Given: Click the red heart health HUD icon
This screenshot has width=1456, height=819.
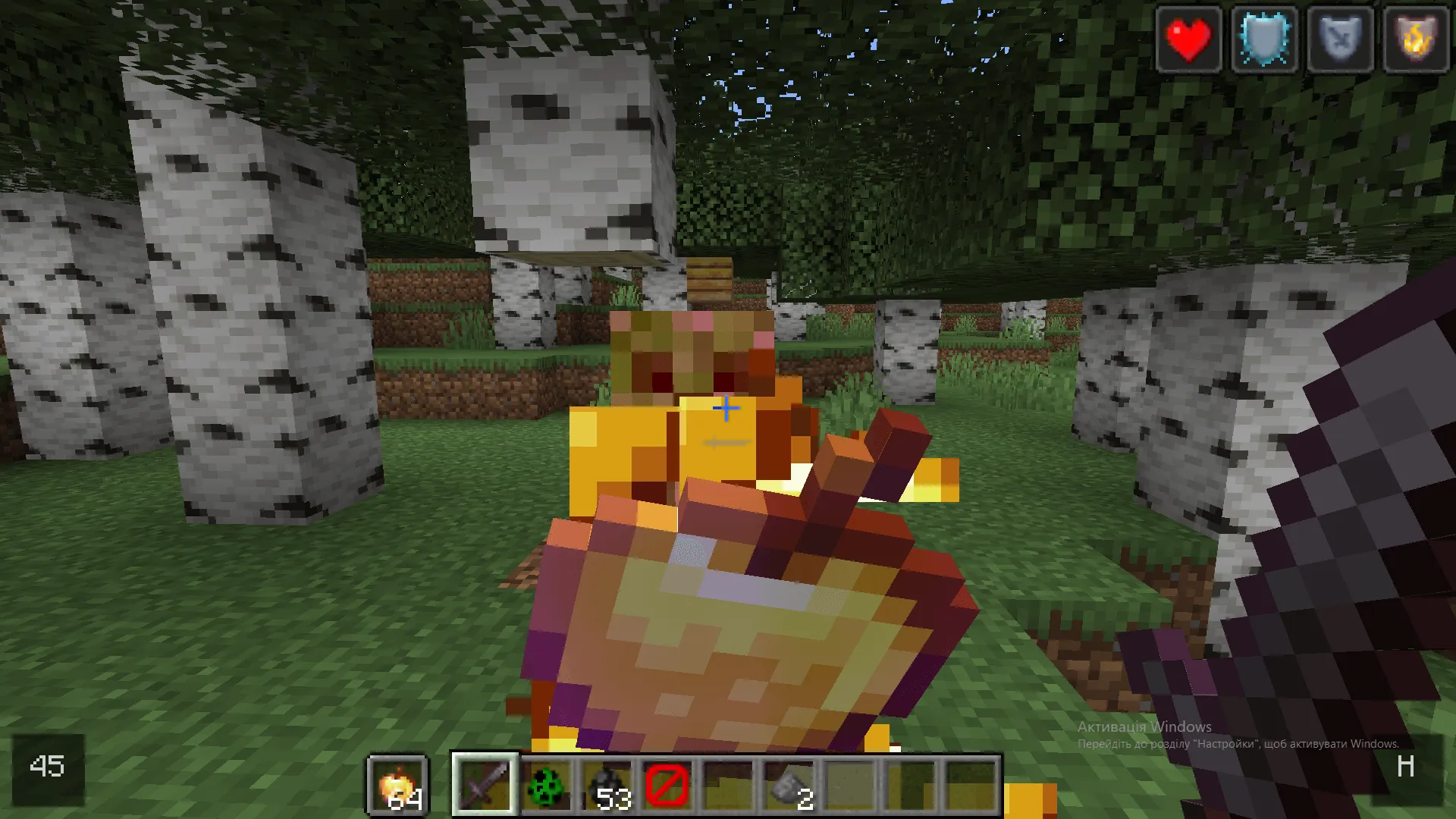Looking at the screenshot, I should 1188,39.
